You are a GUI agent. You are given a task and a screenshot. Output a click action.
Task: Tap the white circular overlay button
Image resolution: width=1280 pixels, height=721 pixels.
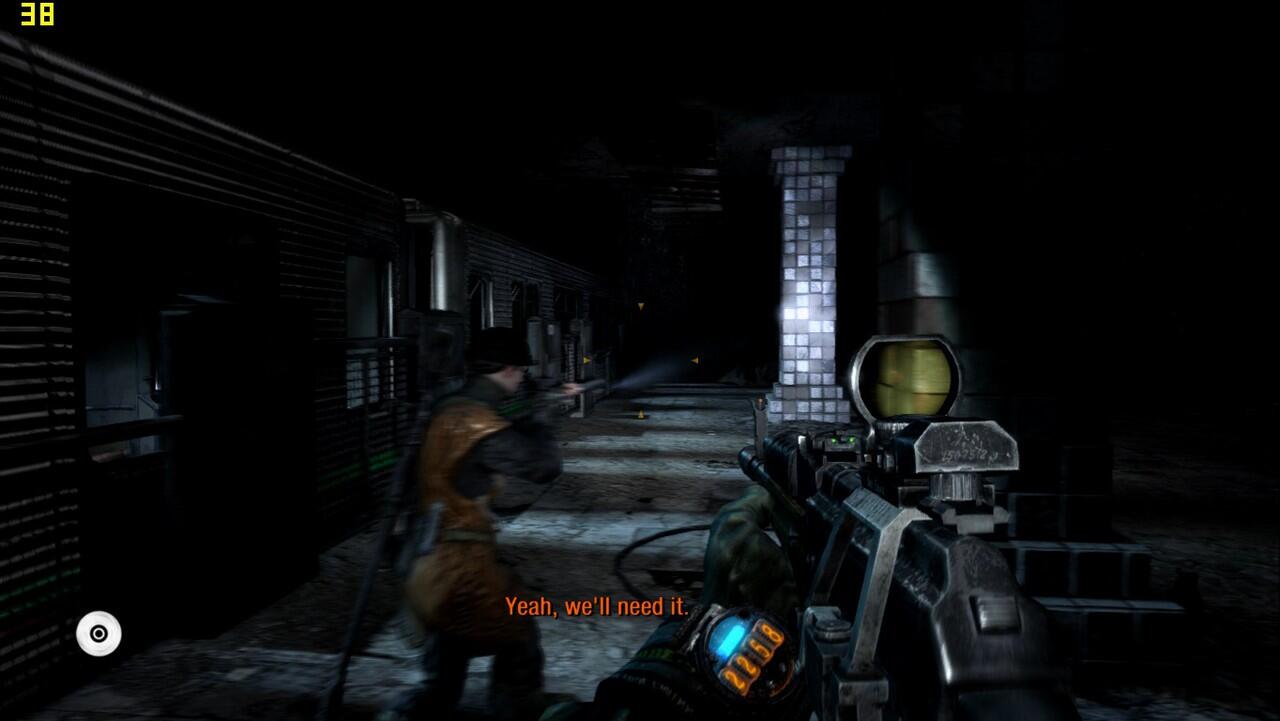(x=99, y=634)
